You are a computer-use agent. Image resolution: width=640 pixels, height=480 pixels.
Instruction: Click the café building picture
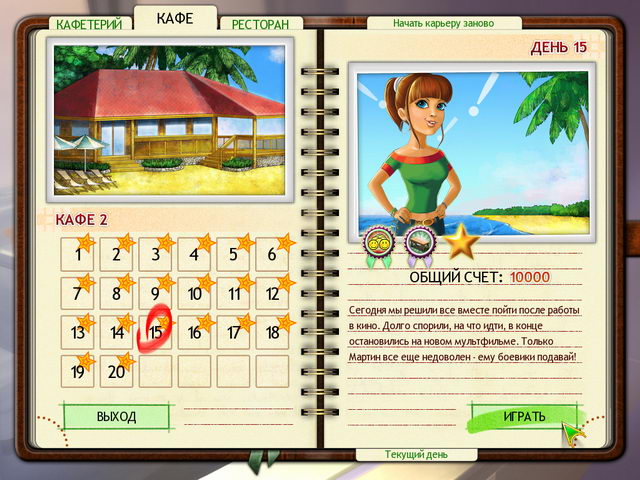coord(169,116)
